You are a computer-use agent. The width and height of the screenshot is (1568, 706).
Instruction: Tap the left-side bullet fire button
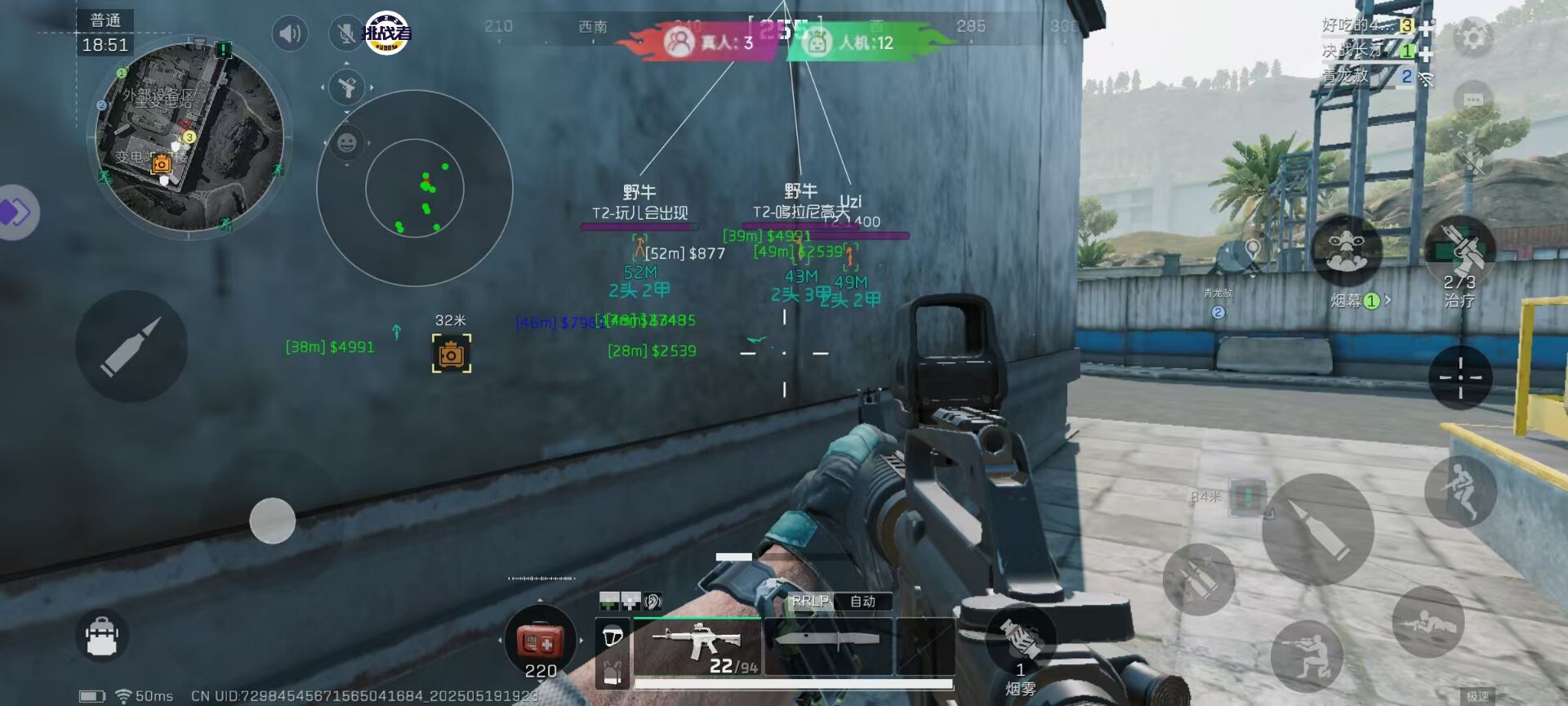tap(131, 346)
